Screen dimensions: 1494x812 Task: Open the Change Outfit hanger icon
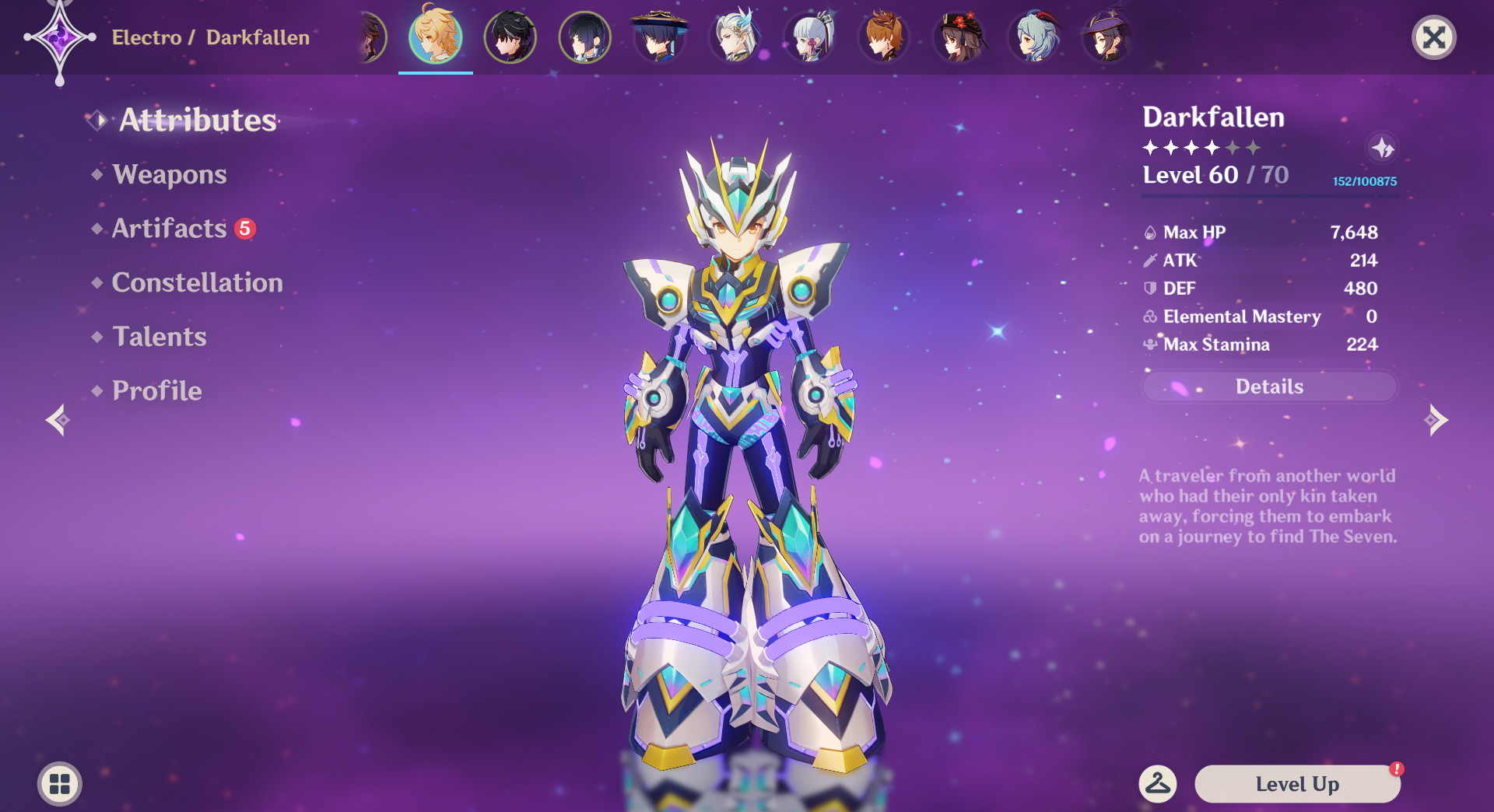1159,784
